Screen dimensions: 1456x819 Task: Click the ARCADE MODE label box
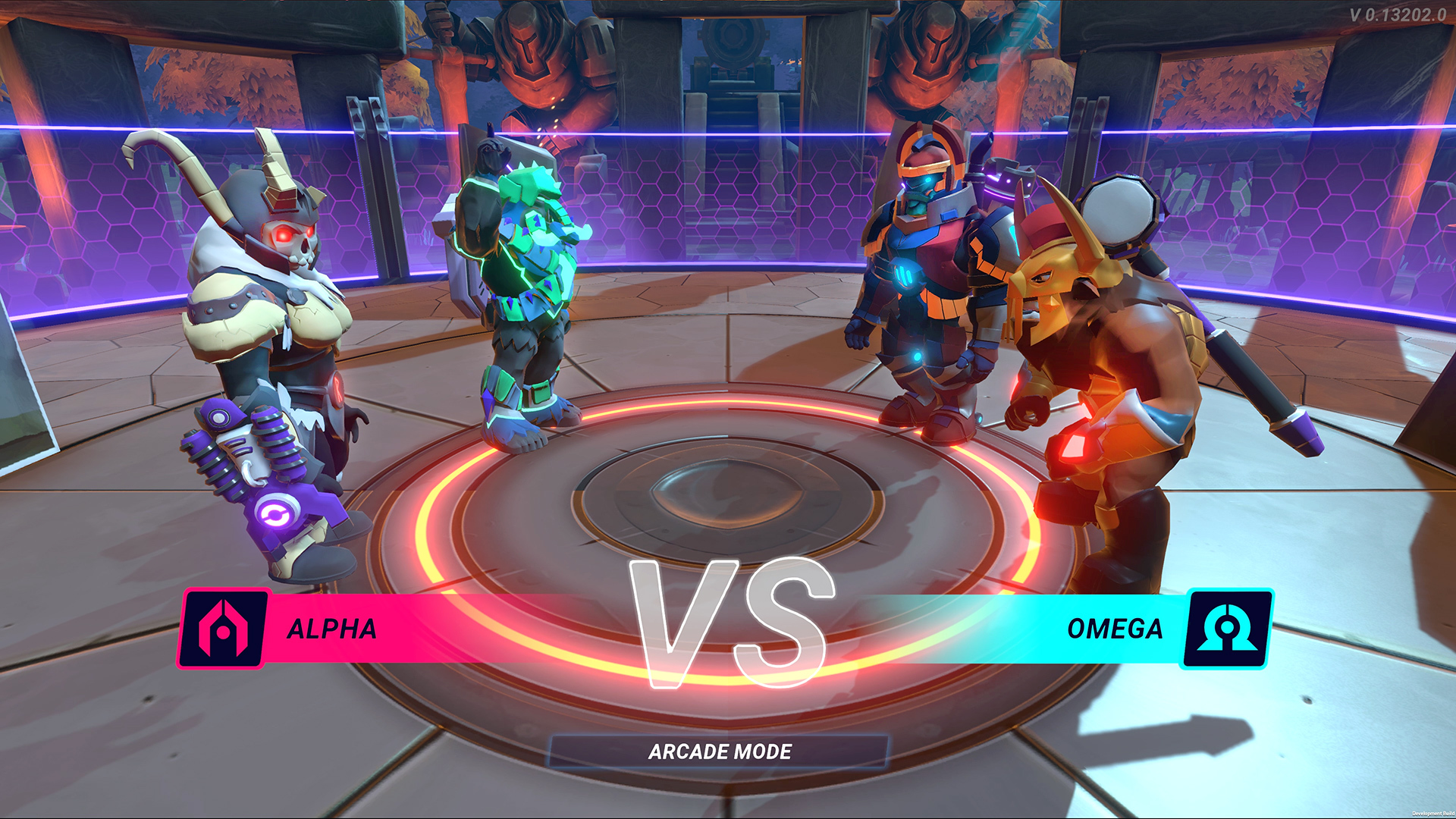(x=719, y=752)
